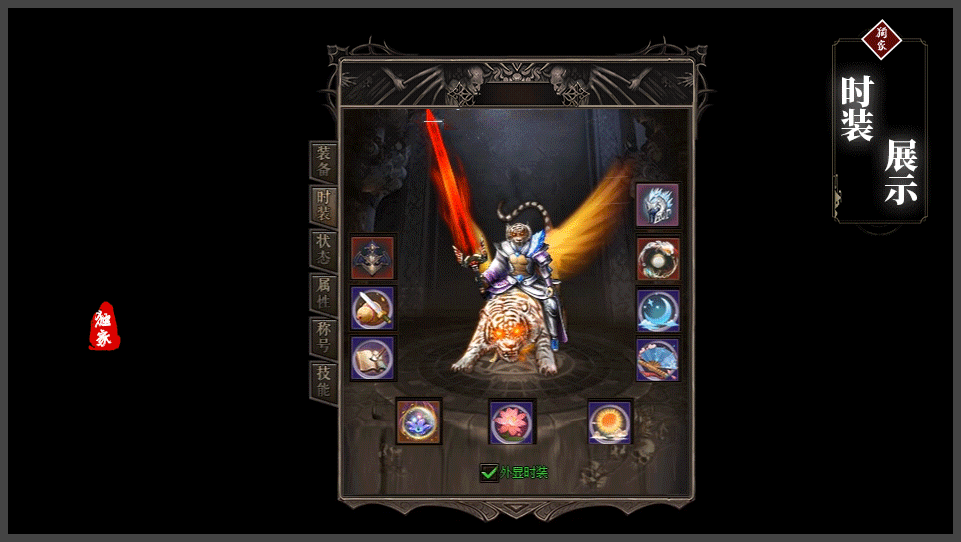Viewport: 961px width, 542px height.
Task: Click the dark winged armor slot
Action: tap(373, 258)
